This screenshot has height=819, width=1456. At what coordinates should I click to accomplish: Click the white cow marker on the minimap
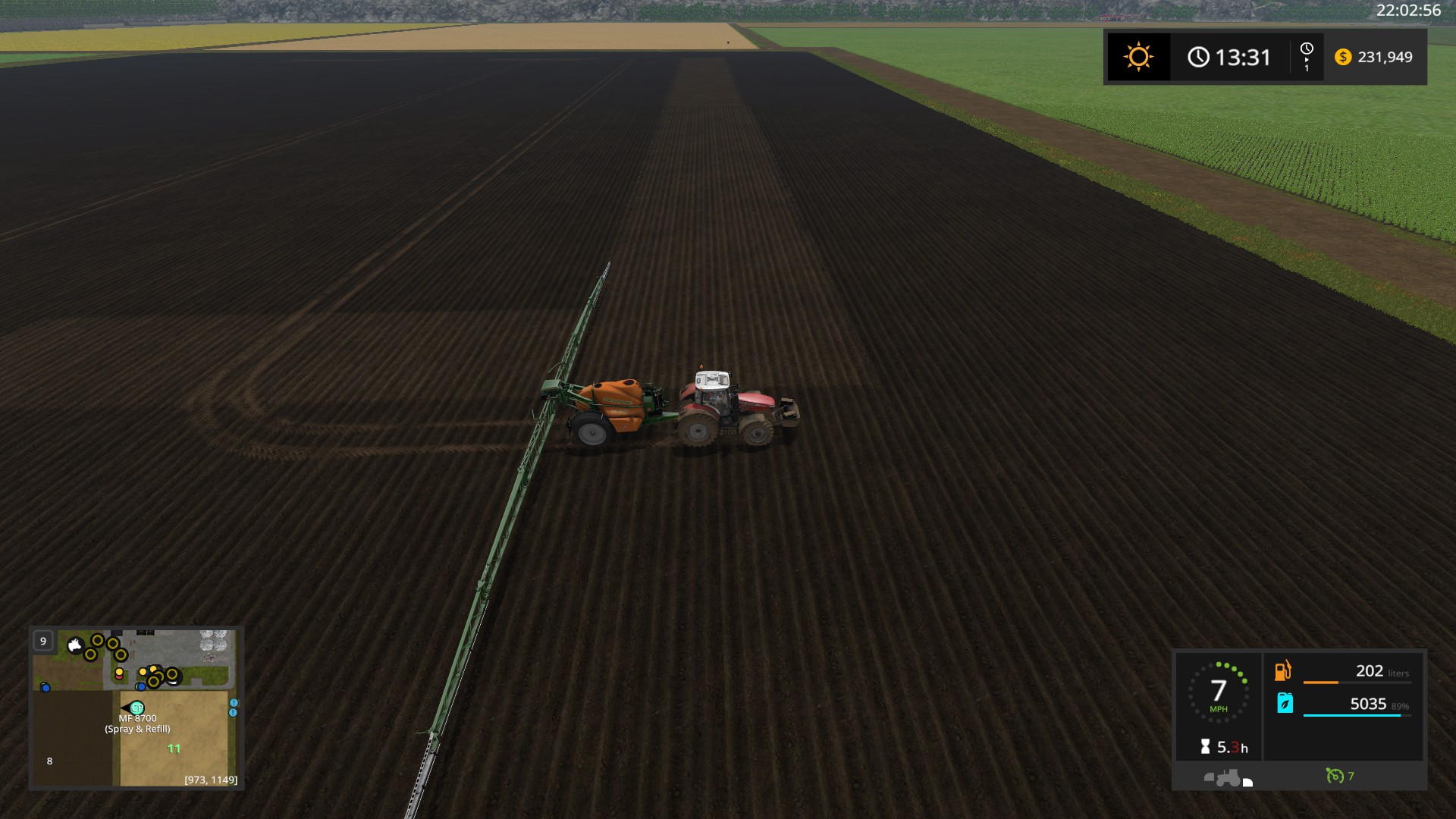(75, 645)
